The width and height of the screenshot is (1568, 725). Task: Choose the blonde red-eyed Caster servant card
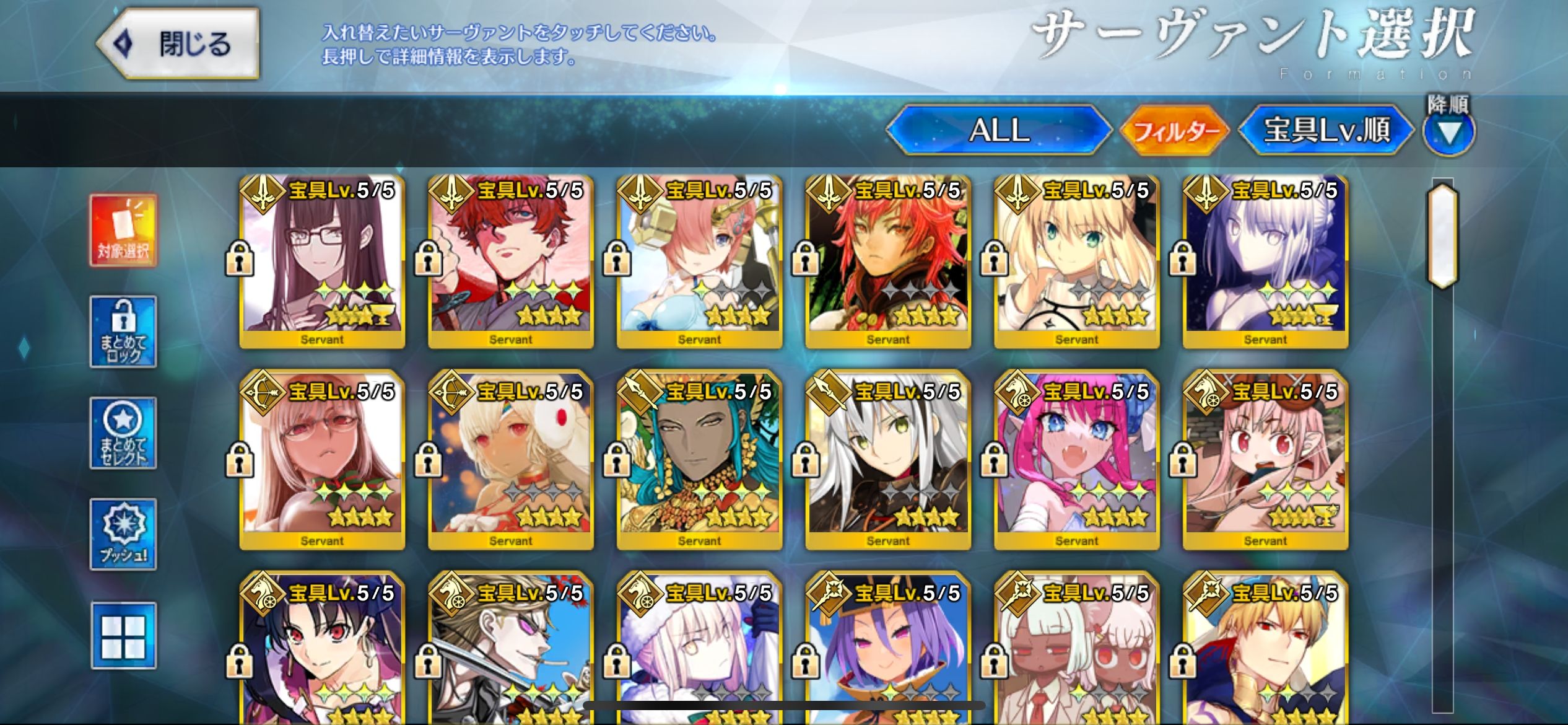tap(1265, 651)
